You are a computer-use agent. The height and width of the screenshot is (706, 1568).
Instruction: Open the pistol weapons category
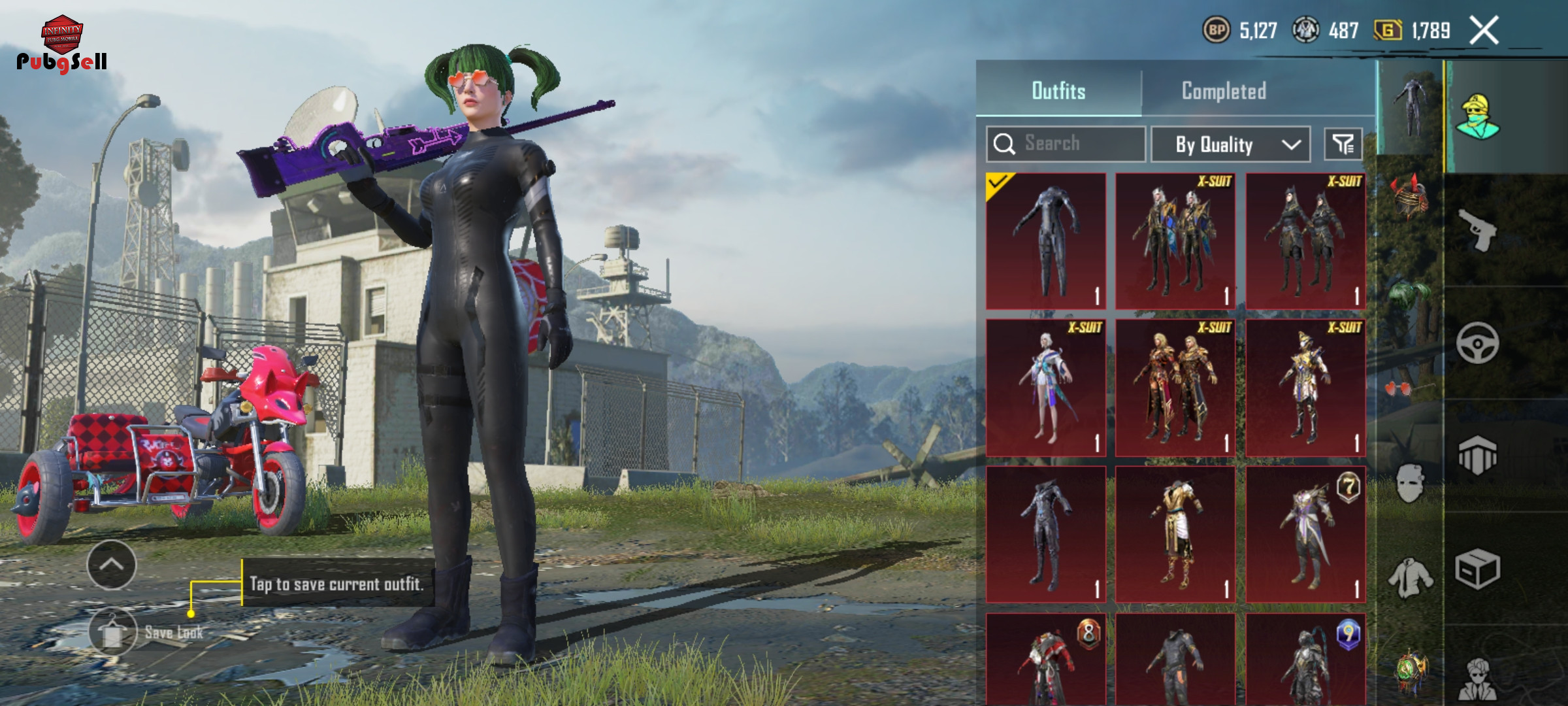pyautogui.click(x=1478, y=230)
